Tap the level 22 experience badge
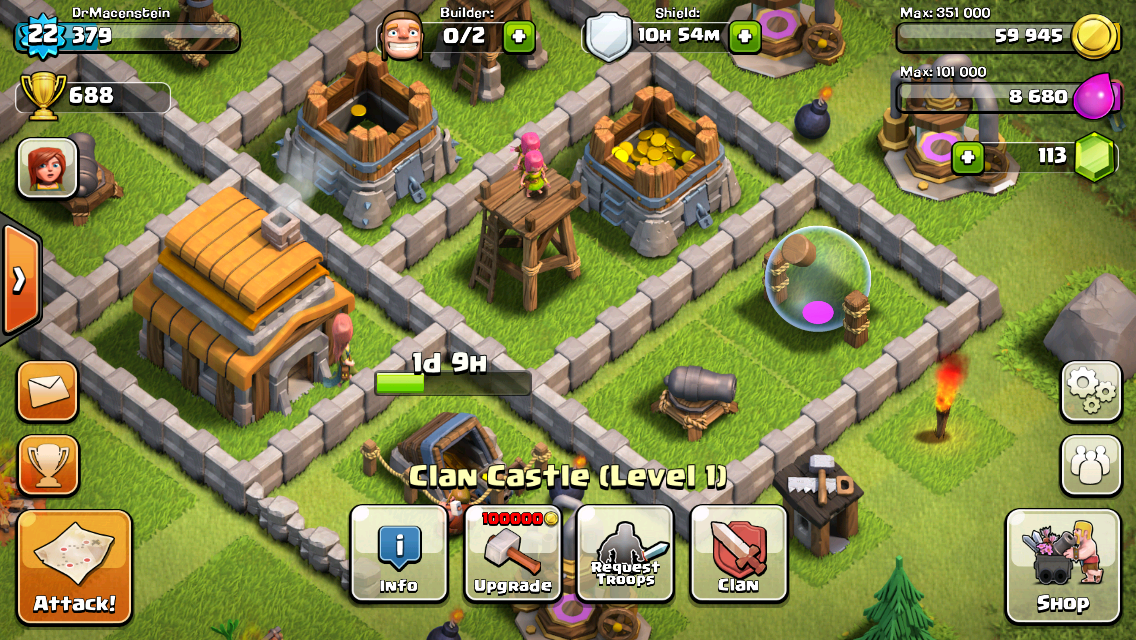 click(x=41, y=37)
